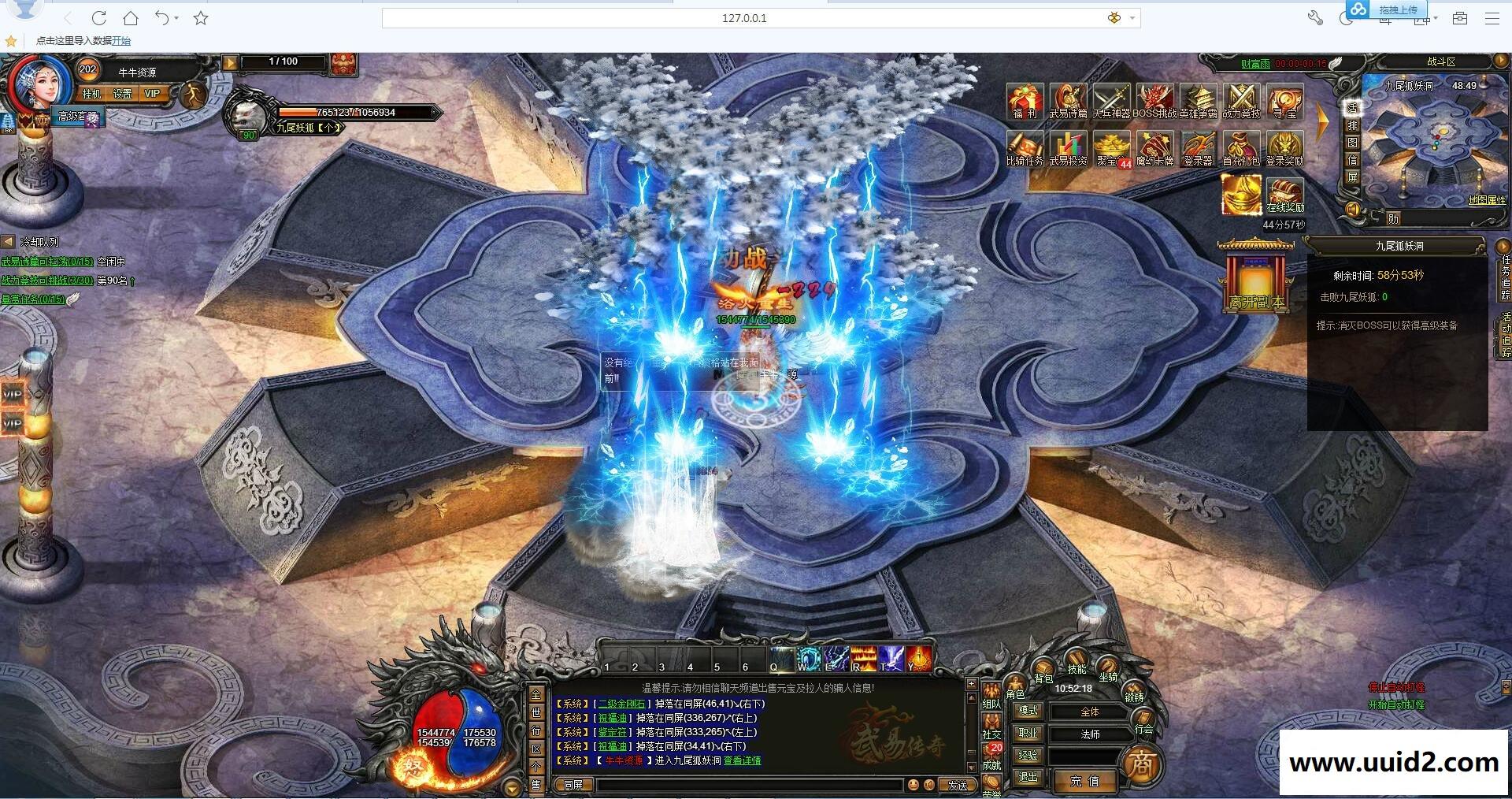This screenshot has height=799, width=1512.
Task: Collapse the 冷却队列 panel with its arrow
Action: click(x=6, y=242)
